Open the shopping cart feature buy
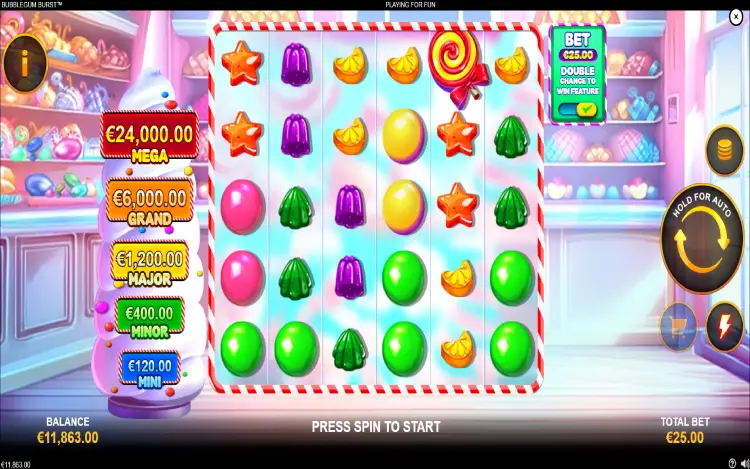 pos(678,326)
